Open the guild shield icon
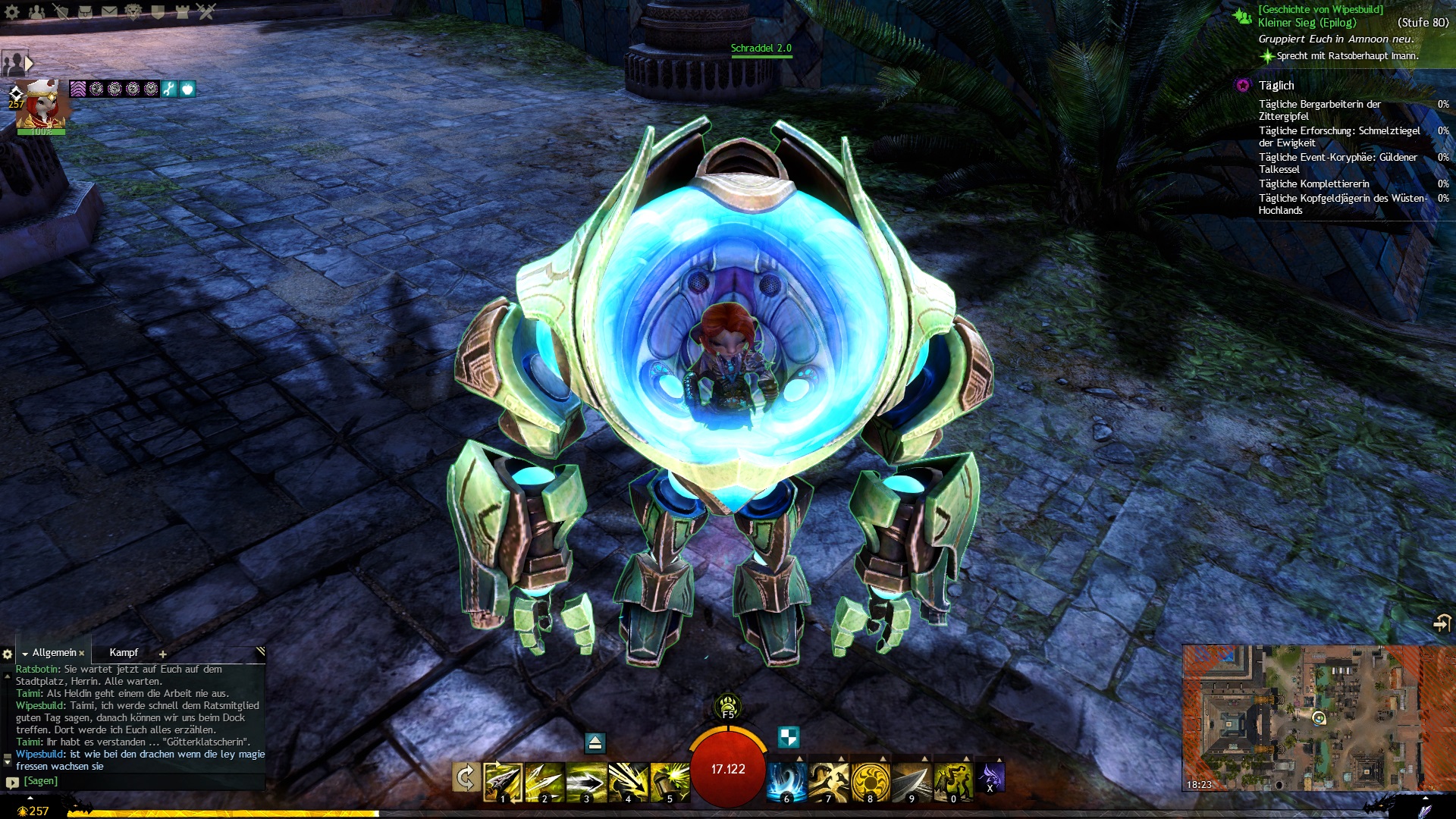Image resolution: width=1456 pixels, height=819 pixels. click(x=158, y=11)
